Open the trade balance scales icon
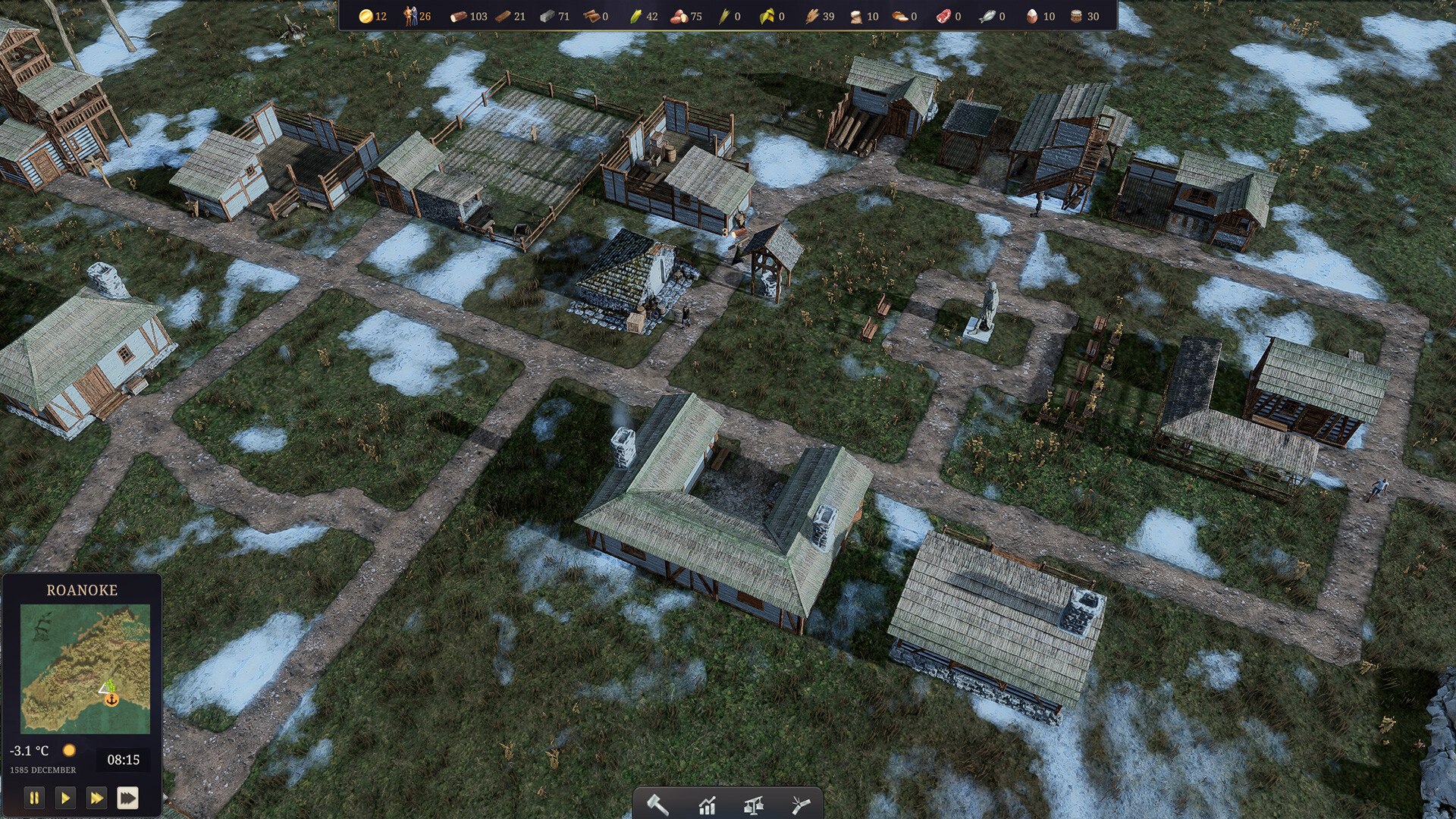This screenshot has height=819, width=1456. [x=754, y=805]
